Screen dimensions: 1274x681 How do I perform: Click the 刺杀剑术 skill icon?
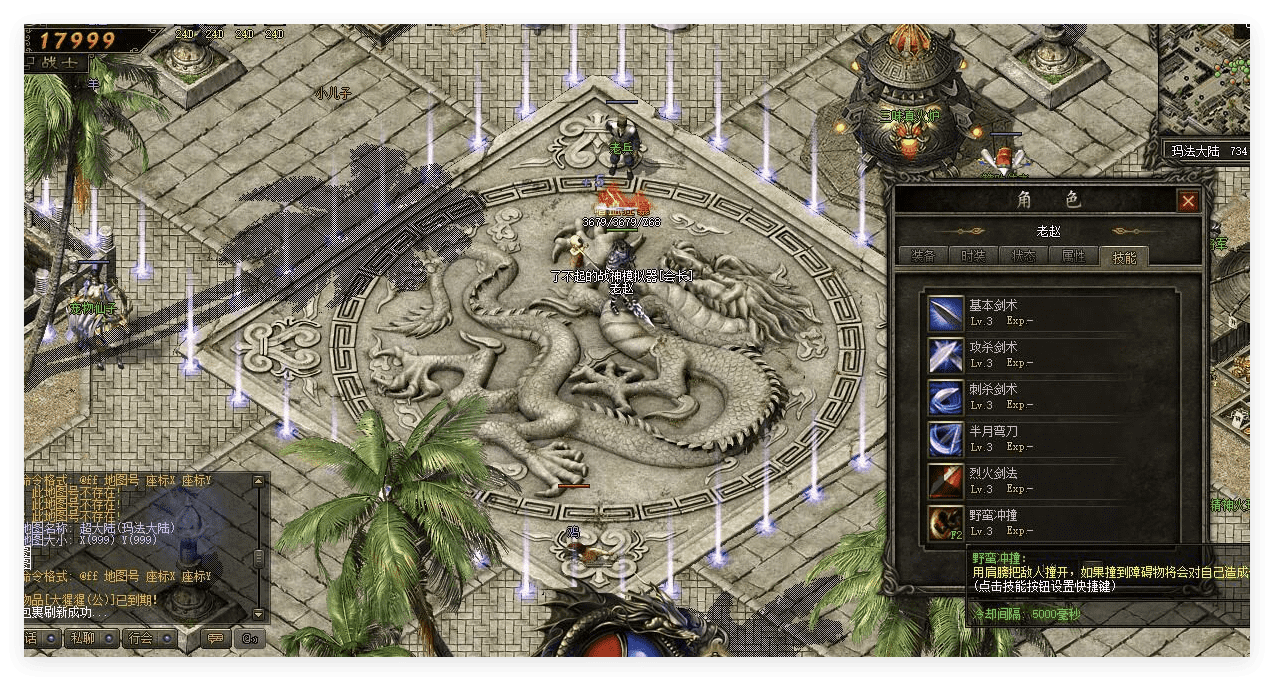pyautogui.click(x=945, y=397)
